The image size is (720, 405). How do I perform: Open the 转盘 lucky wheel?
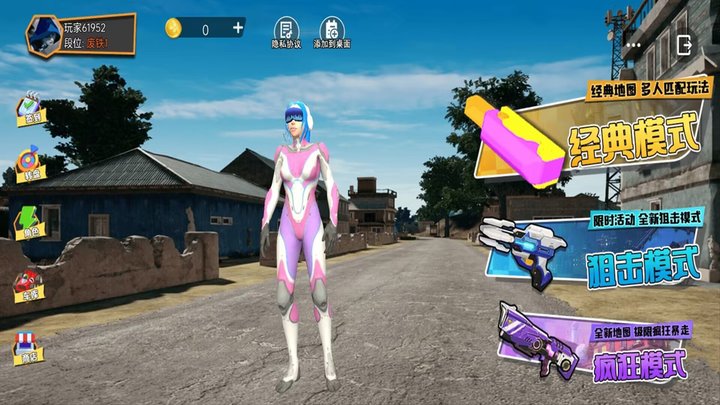33,165
